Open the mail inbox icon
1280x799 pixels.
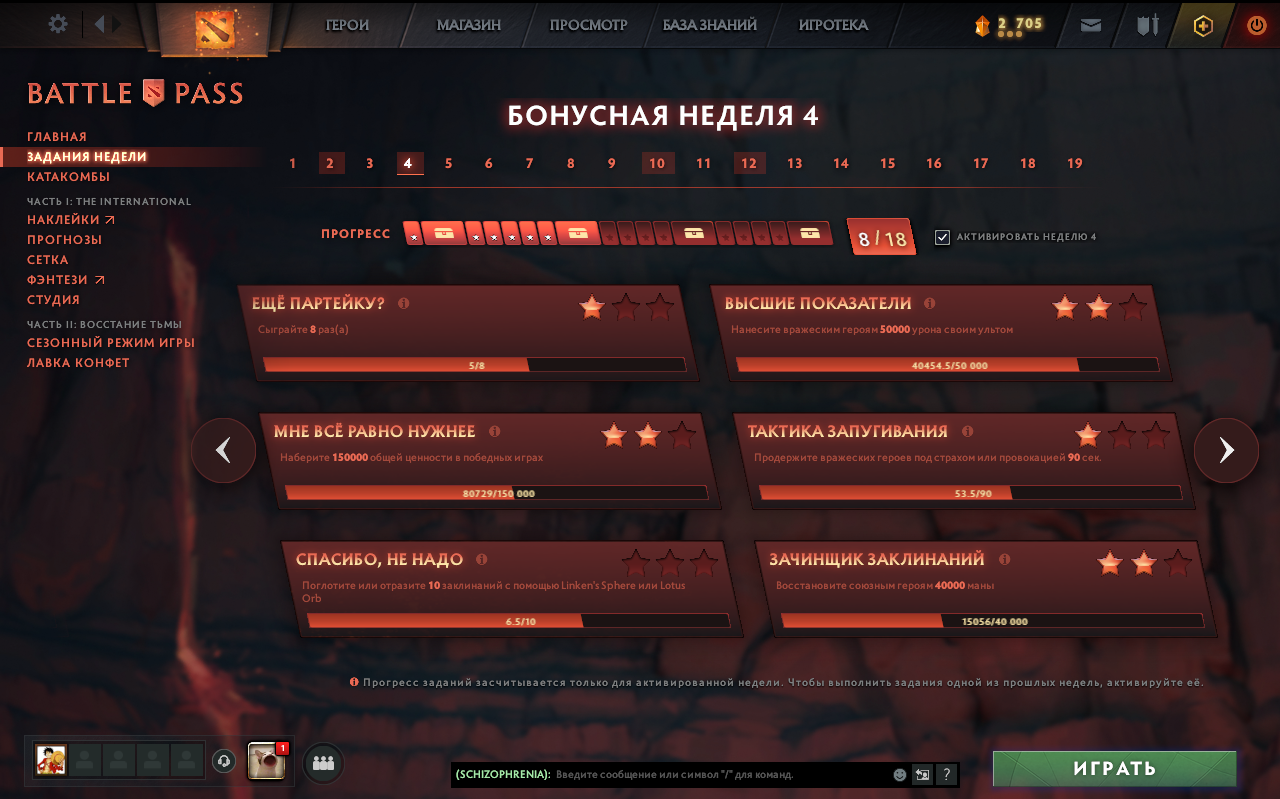[x=1090, y=25]
